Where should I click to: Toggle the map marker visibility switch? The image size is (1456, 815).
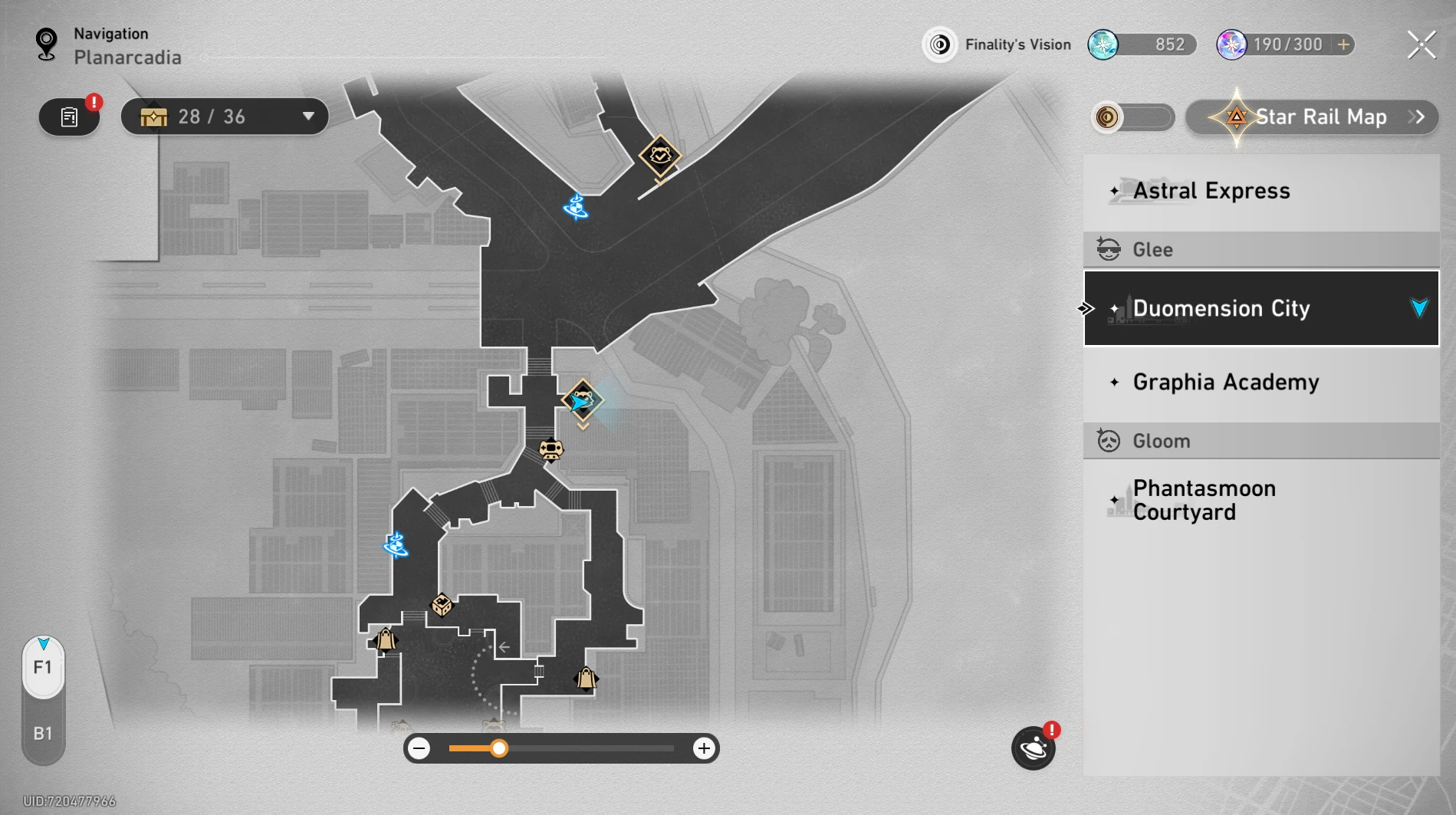click(1132, 117)
